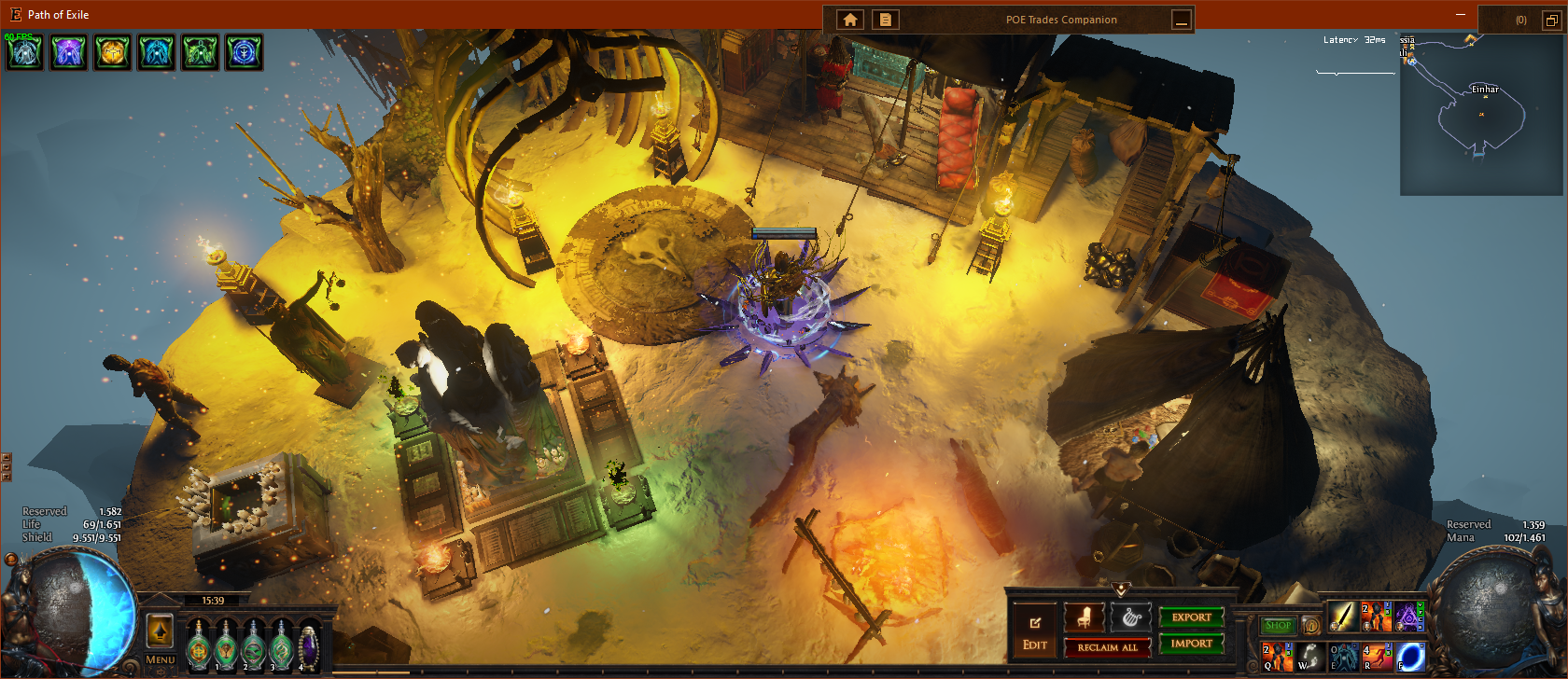This screenshot has width=1568, height=679.
Task: Click the golden cross buff icon
Action: click(112, 52)
